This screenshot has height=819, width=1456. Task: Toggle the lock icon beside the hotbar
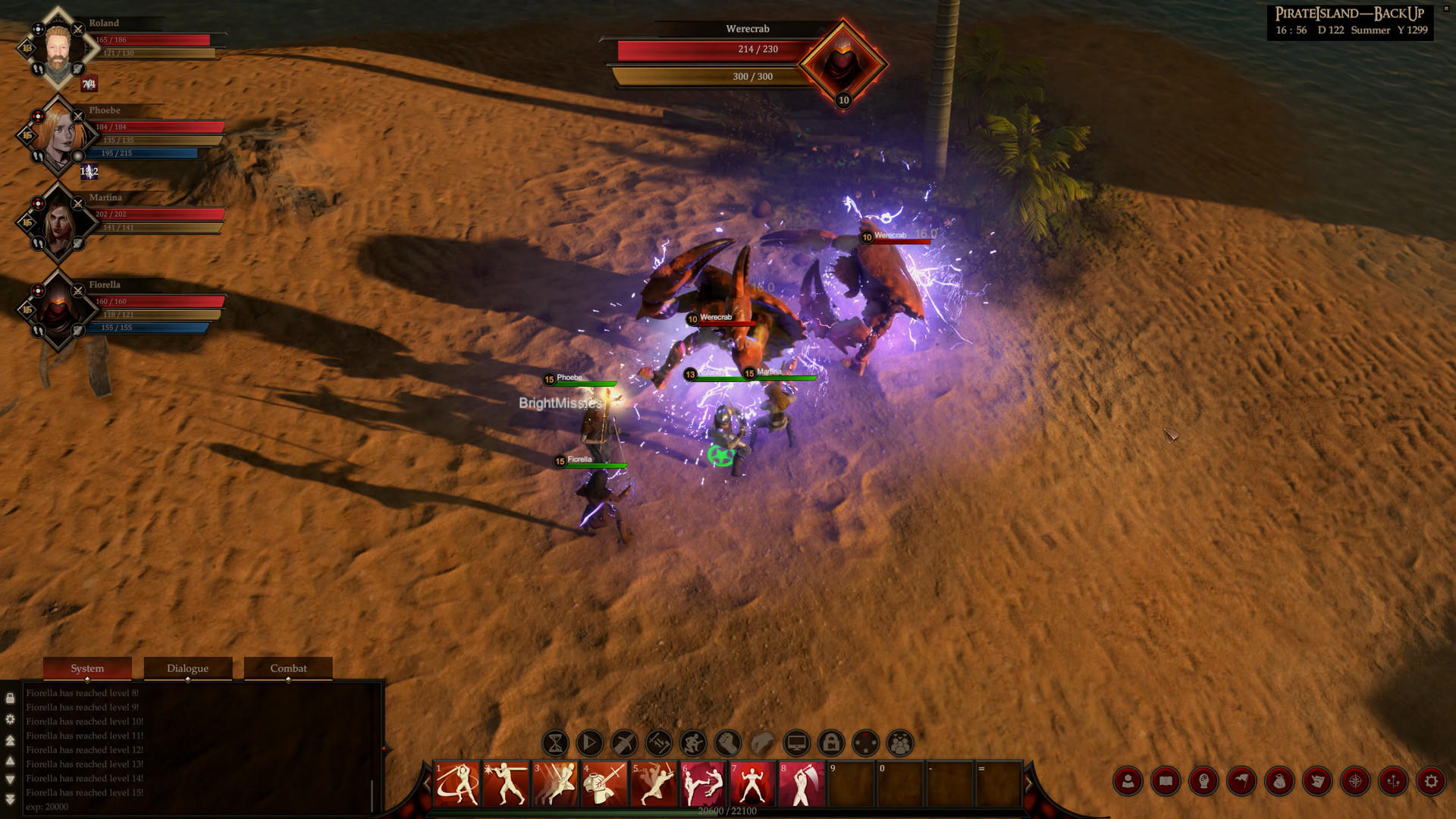pos(830,744)
